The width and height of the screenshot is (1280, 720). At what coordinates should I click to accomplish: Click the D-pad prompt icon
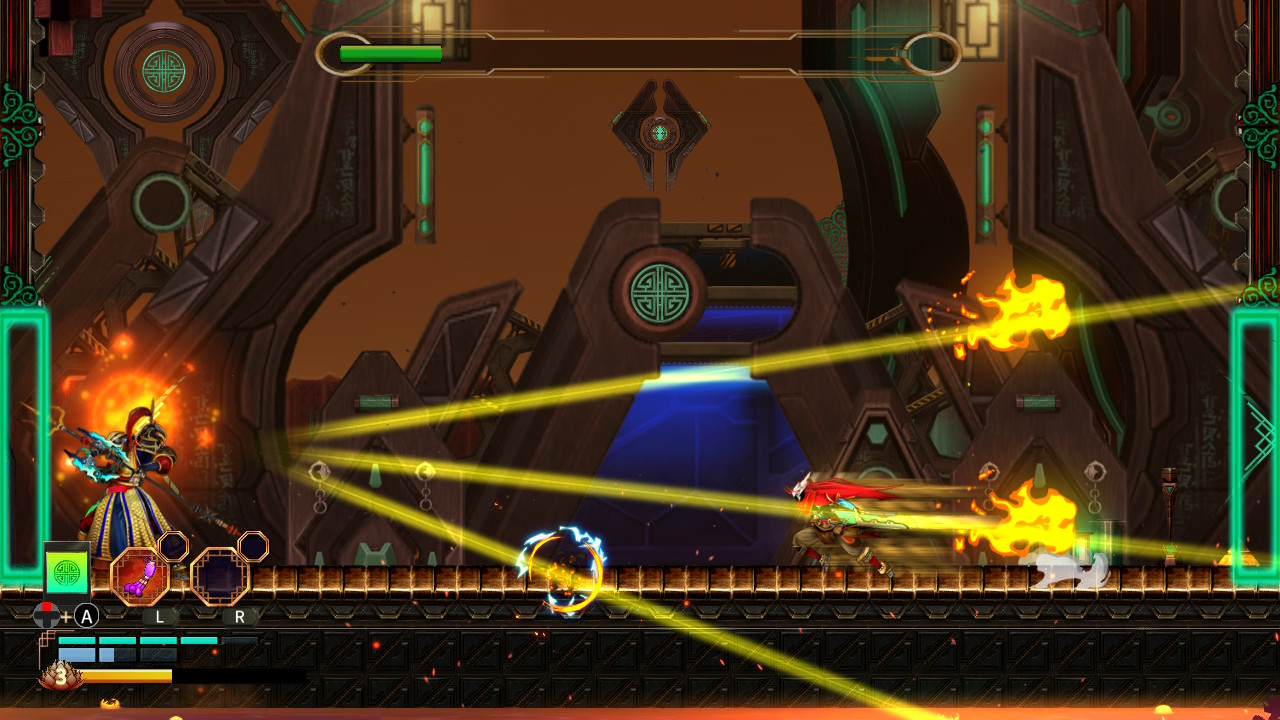[x=47, y=616]
